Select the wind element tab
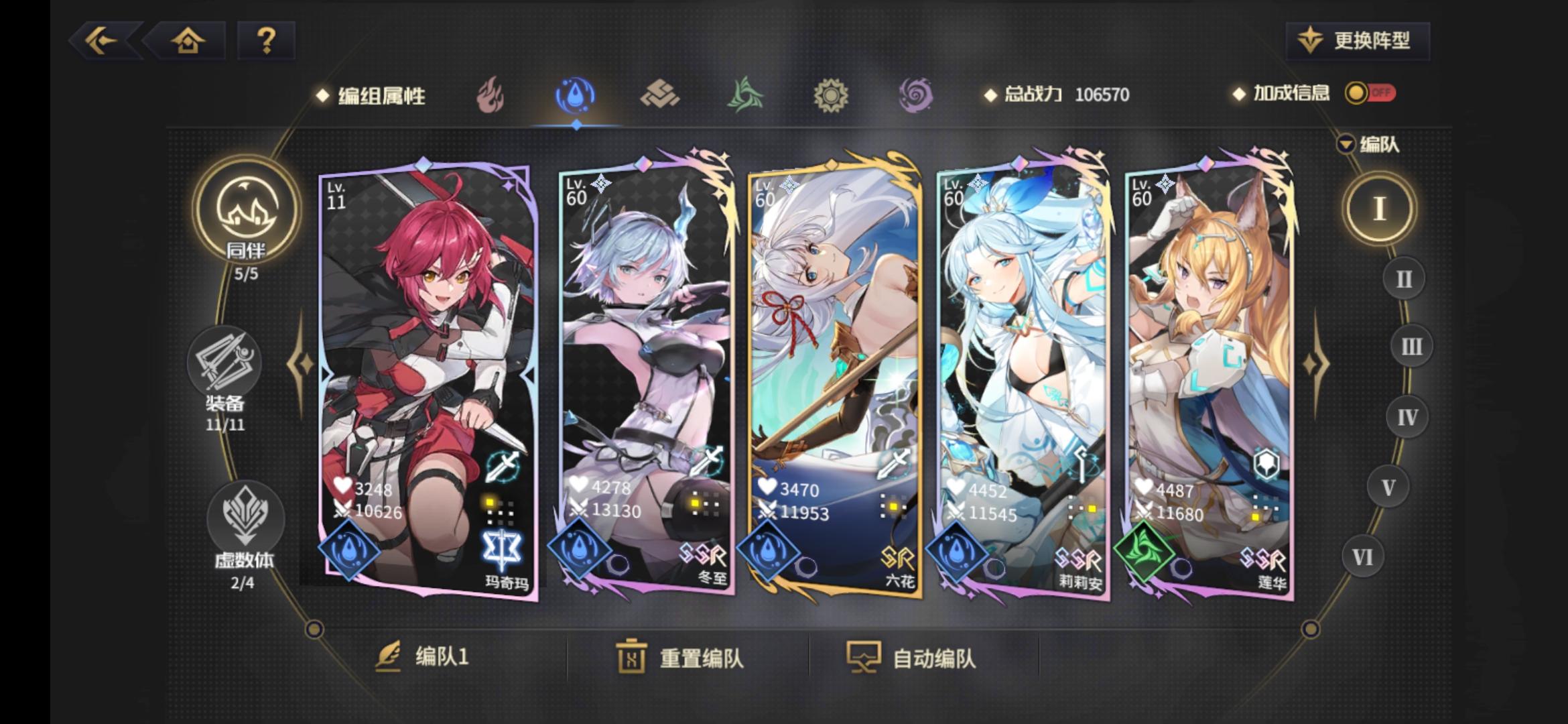The height and width of the screenshot is (724, 1568). tap(744, 96)
